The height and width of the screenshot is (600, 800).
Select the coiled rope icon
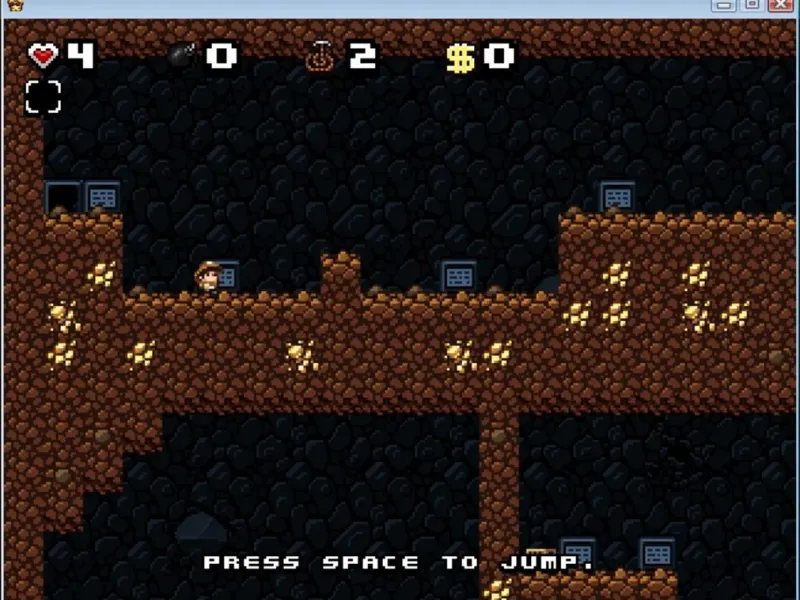coord(319,57)
